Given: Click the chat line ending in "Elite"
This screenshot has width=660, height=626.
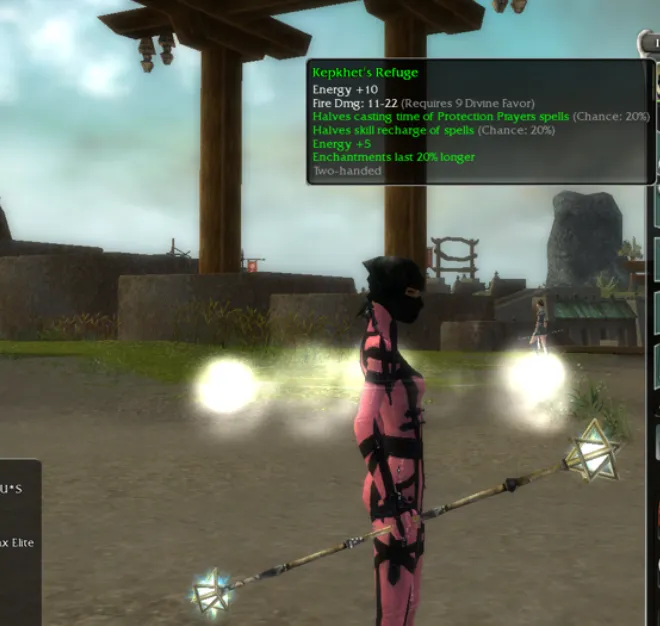Looking at the screenshot, I should tap(18, 542).
